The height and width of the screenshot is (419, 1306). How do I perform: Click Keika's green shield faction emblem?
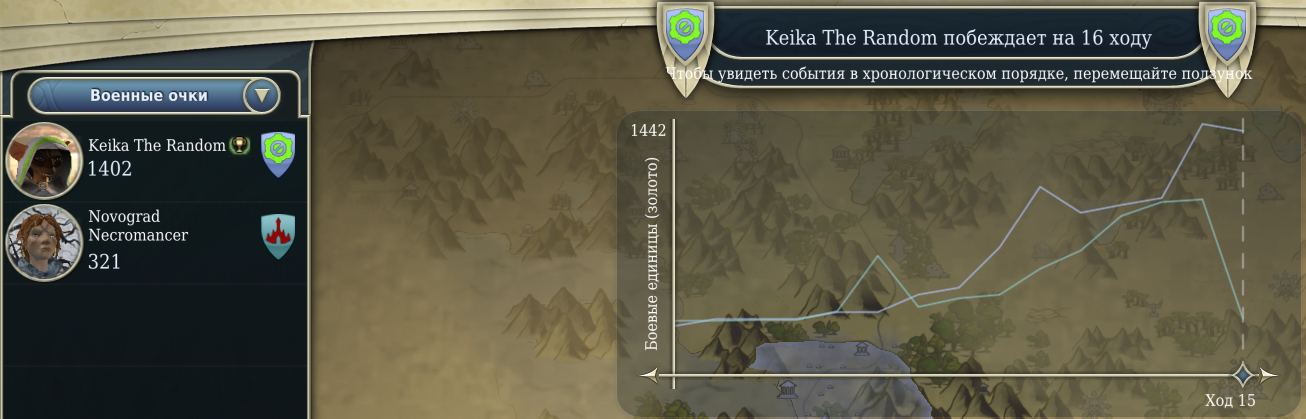pos(278,154)
